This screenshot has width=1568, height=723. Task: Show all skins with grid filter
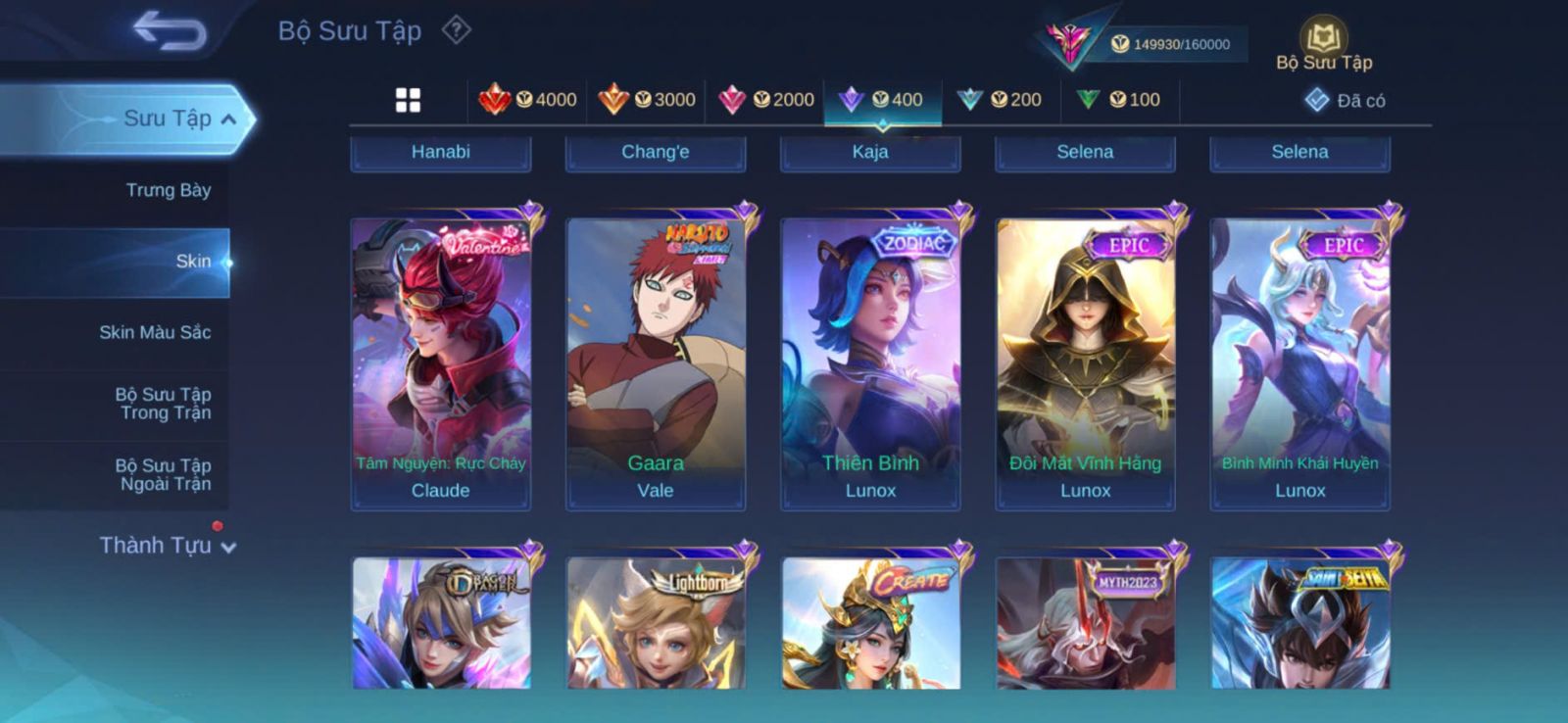pyautogui.click(x=408, y=100)
